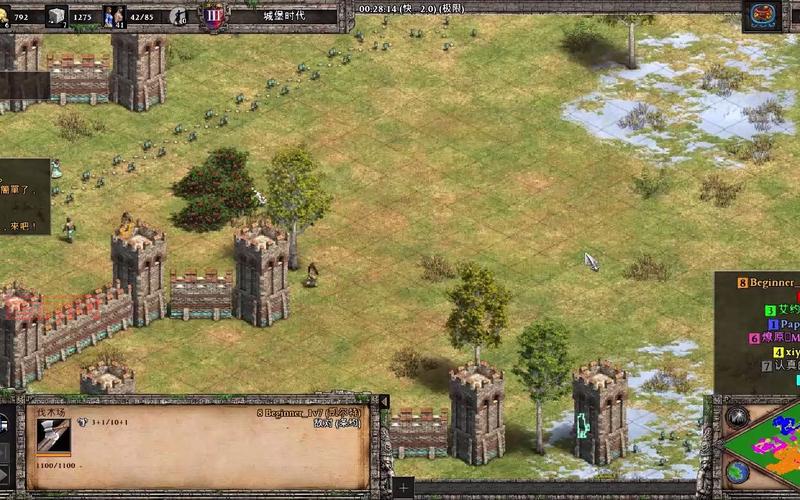Click the stone resource icon
This screenshot has height=500, width=800.
coord(57,15)
